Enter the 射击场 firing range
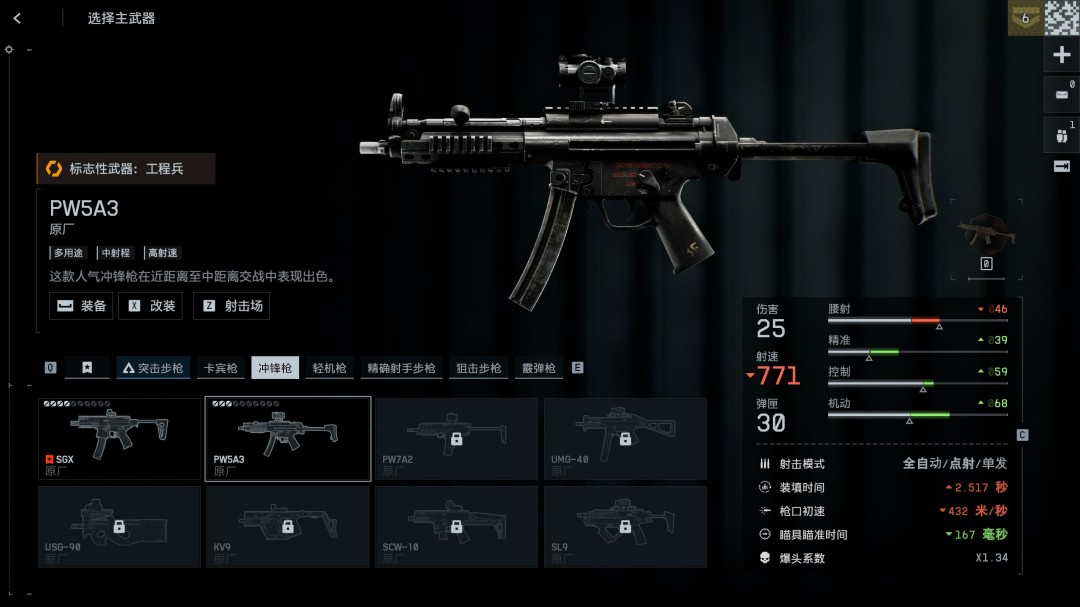 (232, 306)
